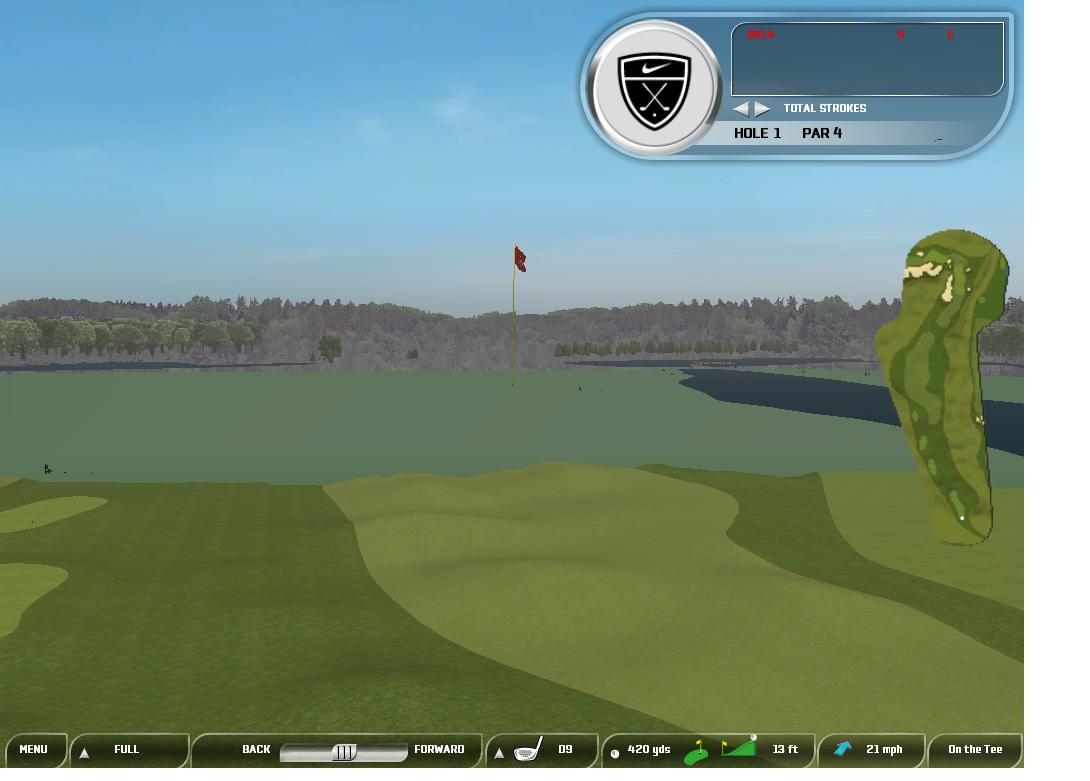Image resolution: width=1090 pixels, height=781 pixels.
Task: Open the MENU button
Action: coord(33,750)
